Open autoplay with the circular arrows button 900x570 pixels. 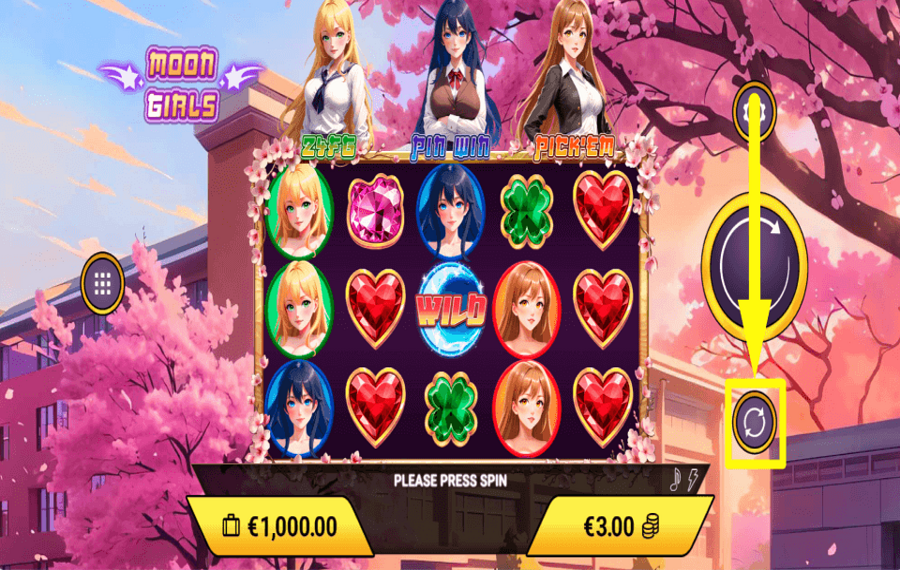[x=754, y=421]
